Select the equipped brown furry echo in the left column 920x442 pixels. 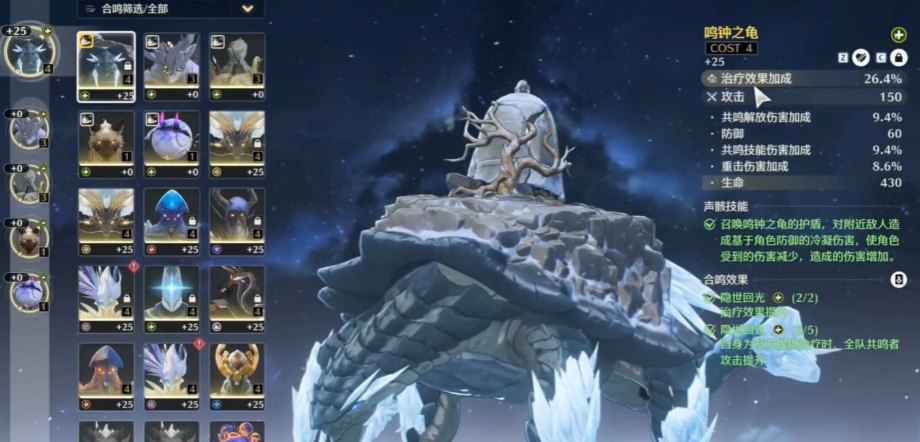point(29,238)
